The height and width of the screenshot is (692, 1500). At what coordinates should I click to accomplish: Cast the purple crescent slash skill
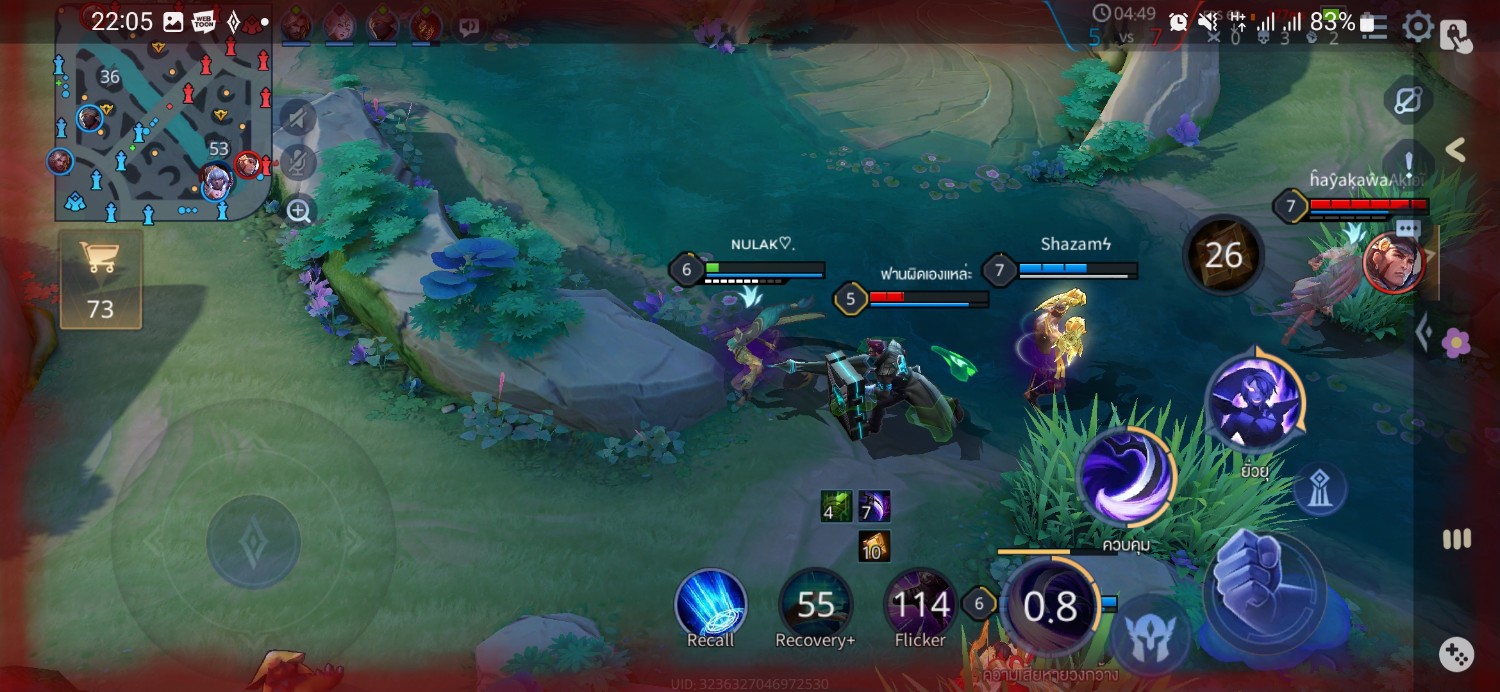(1127, 477)
